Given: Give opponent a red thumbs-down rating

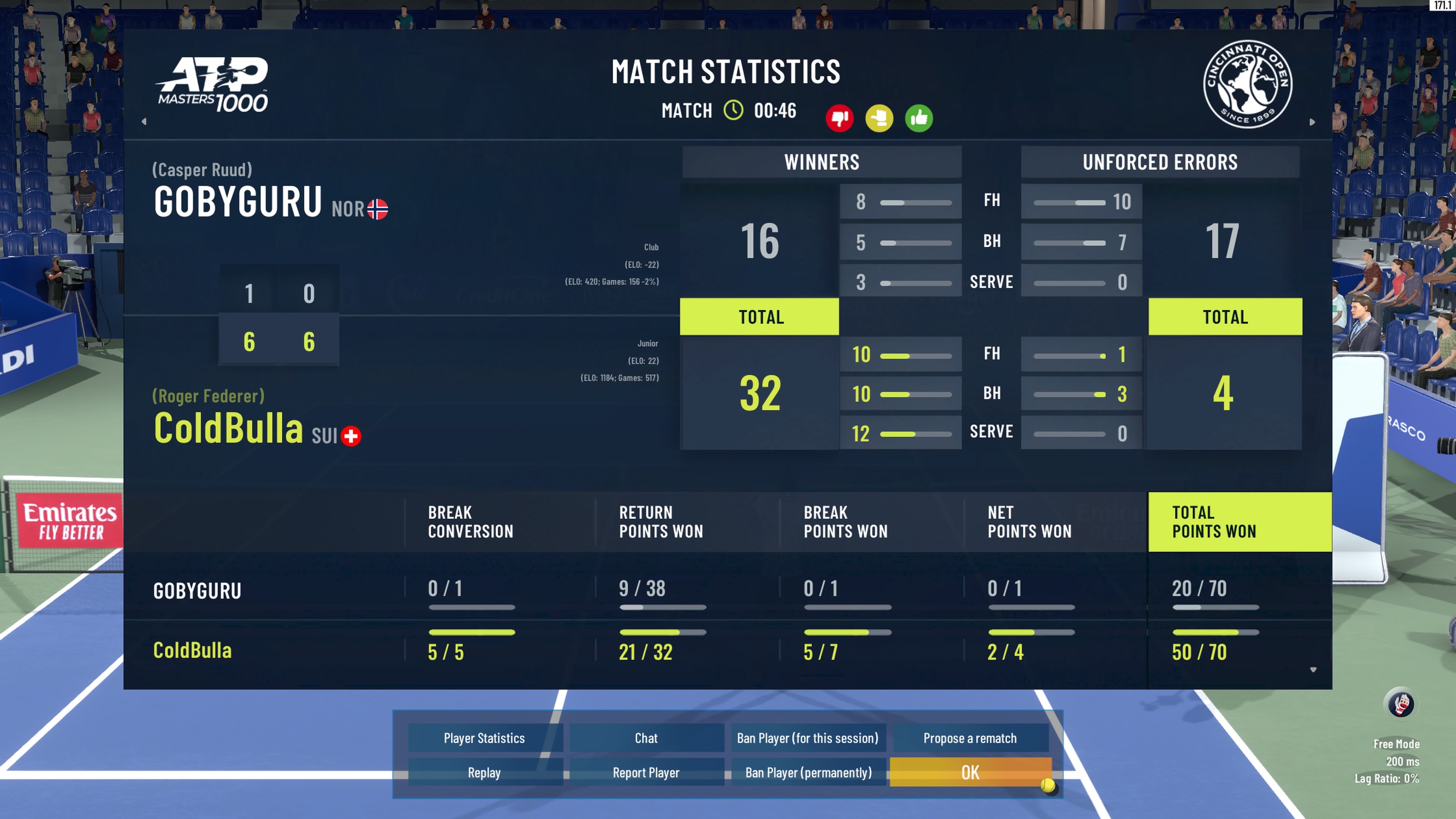Looking at the screenshot, I should pyautogui.click(x=839, y=118).
